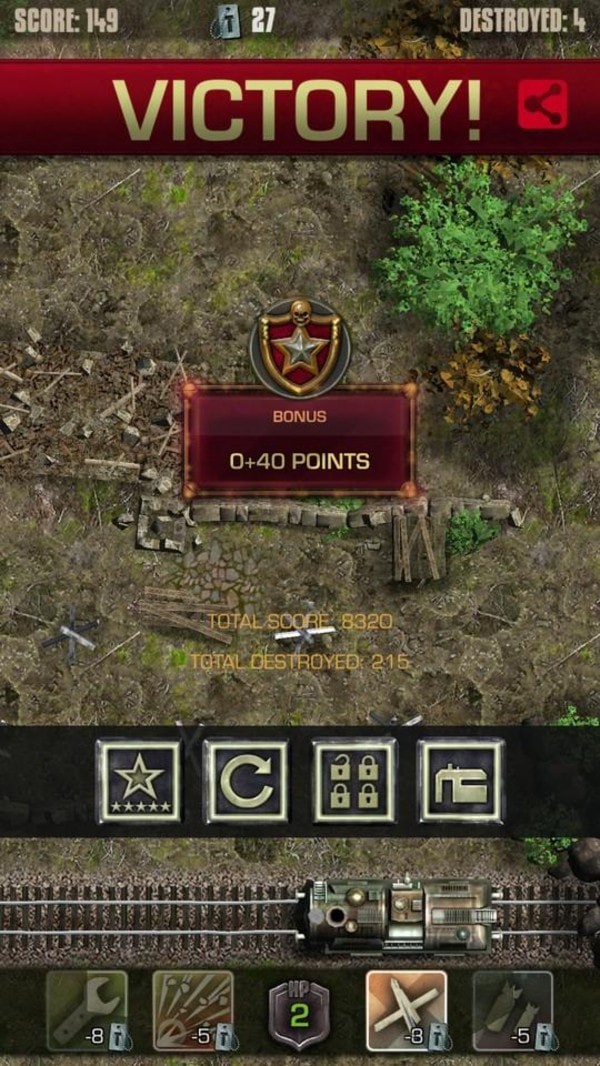Share the victory result
The image size is (600, 1066).
[543, 105]
